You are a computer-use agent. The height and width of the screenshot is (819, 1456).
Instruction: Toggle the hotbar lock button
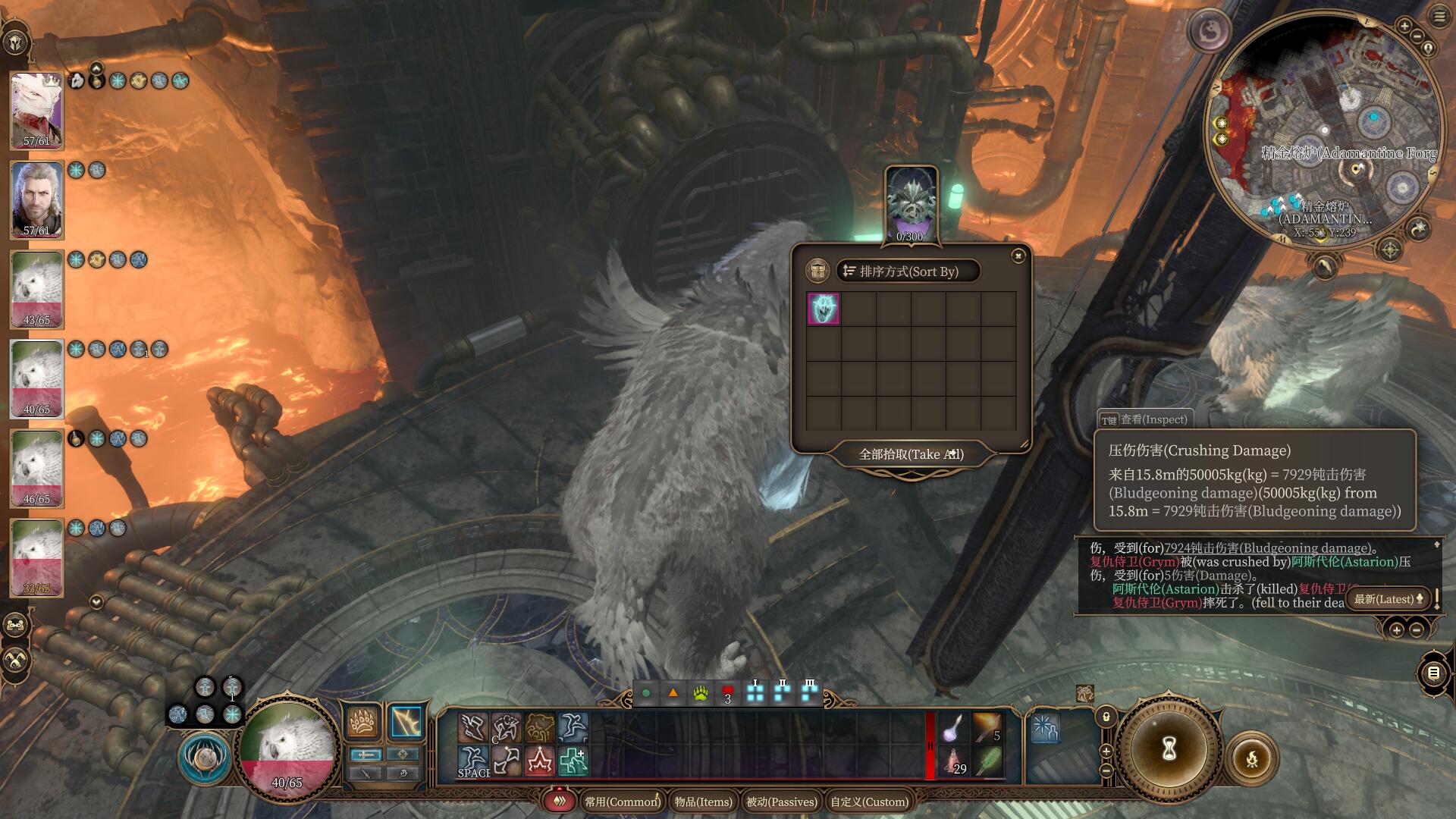(x=1106, y=717)
